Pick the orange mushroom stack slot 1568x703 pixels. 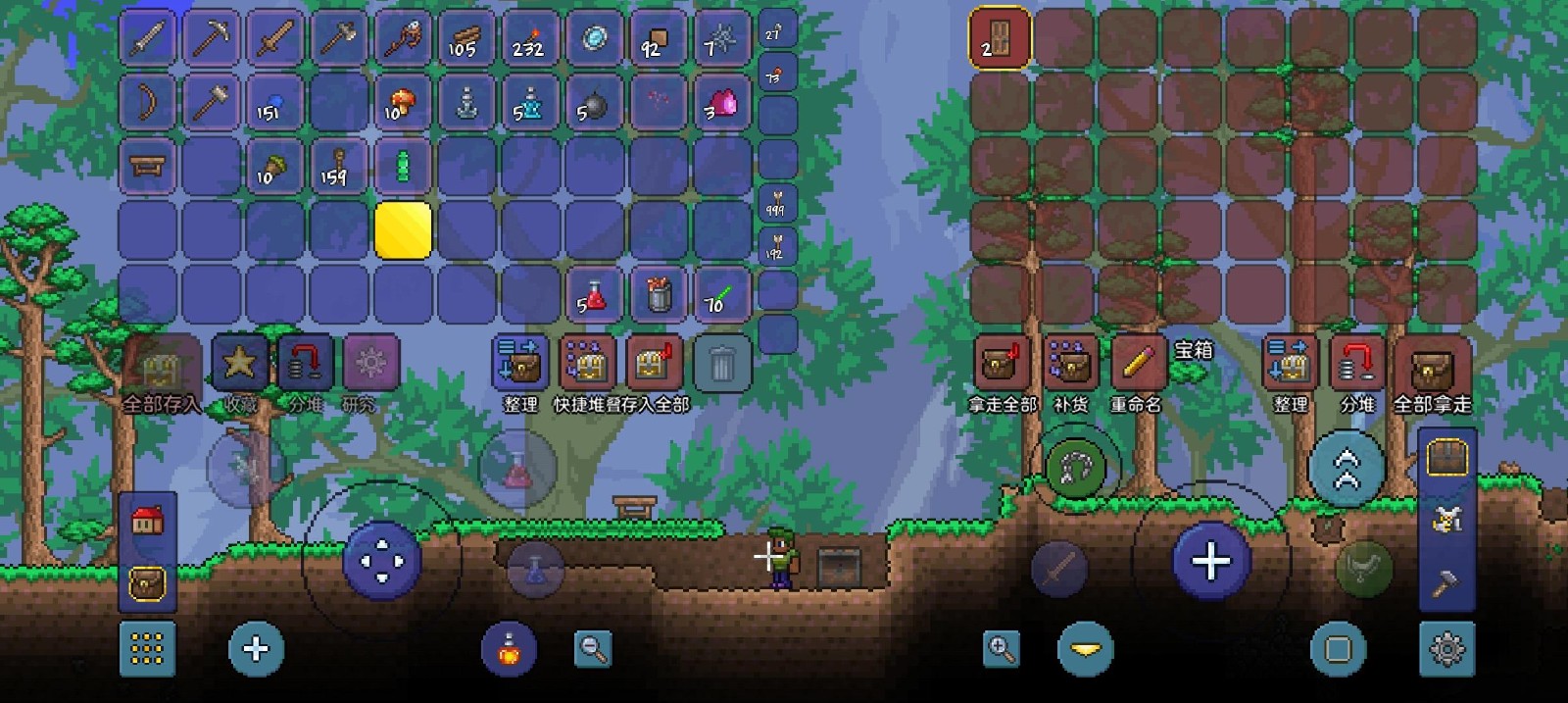point(403,103)
